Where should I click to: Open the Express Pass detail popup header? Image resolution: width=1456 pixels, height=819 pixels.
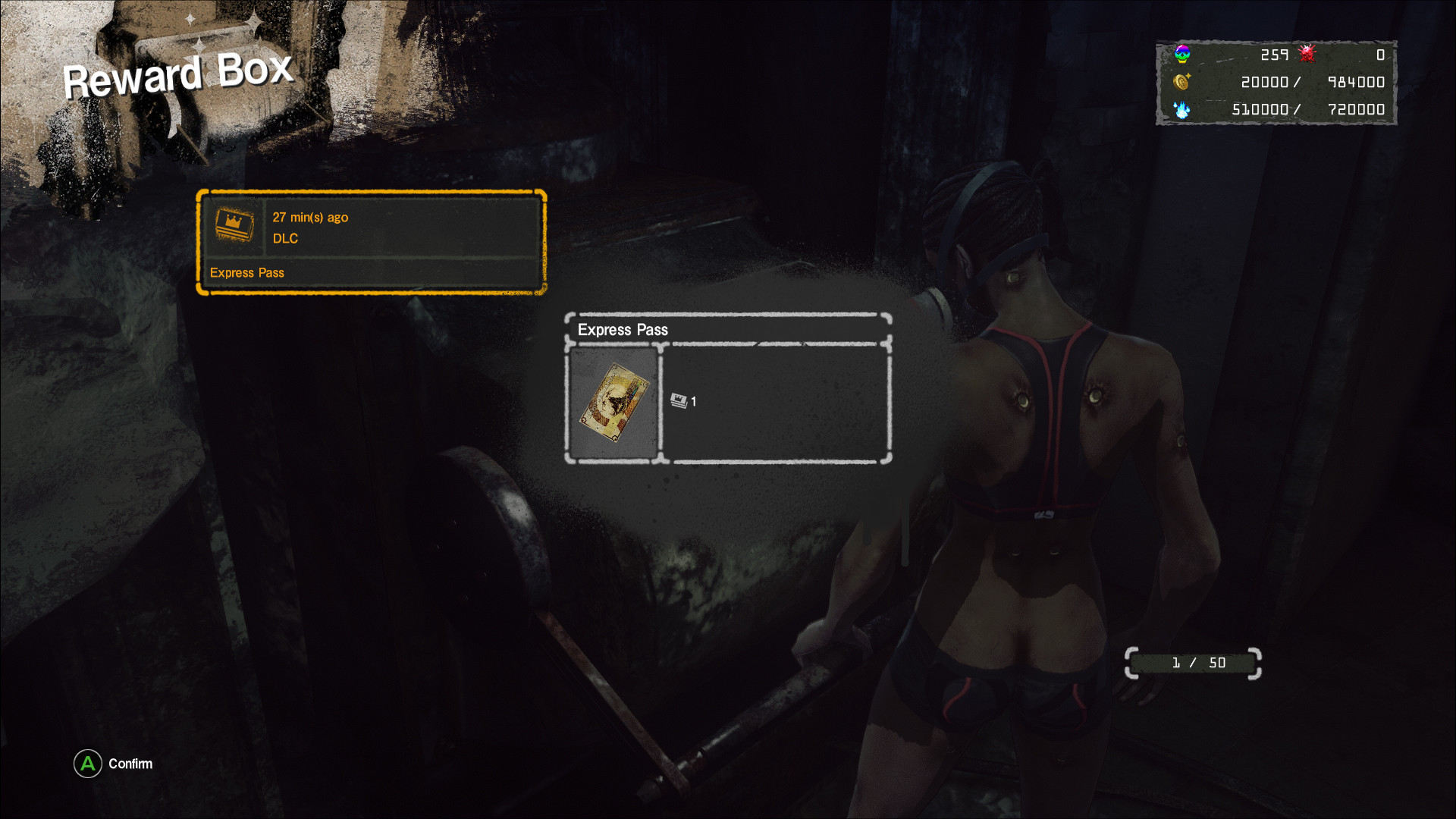[623, 330]
